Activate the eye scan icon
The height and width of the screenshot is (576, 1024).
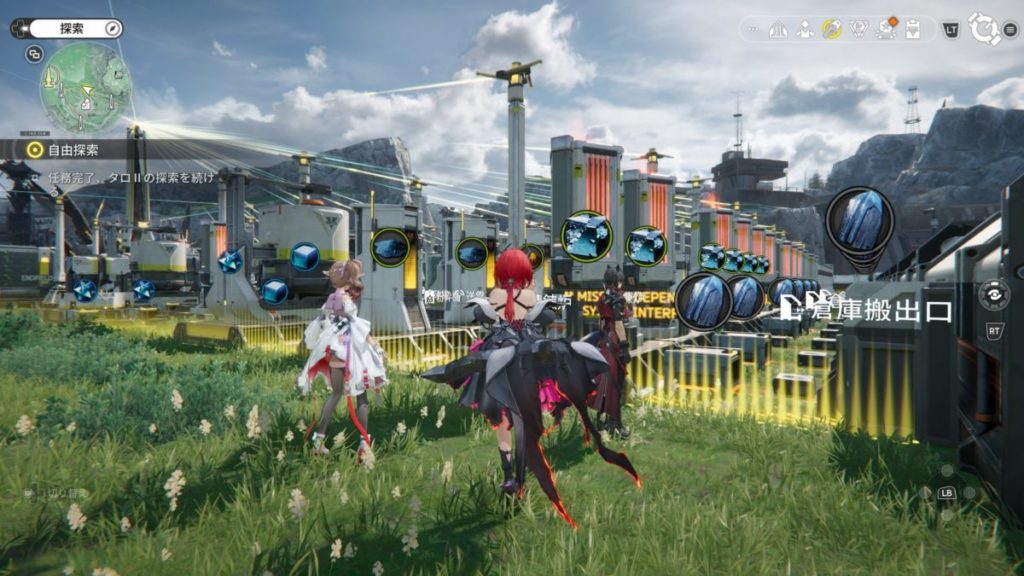pyautogui.click(x=994, y=295)
